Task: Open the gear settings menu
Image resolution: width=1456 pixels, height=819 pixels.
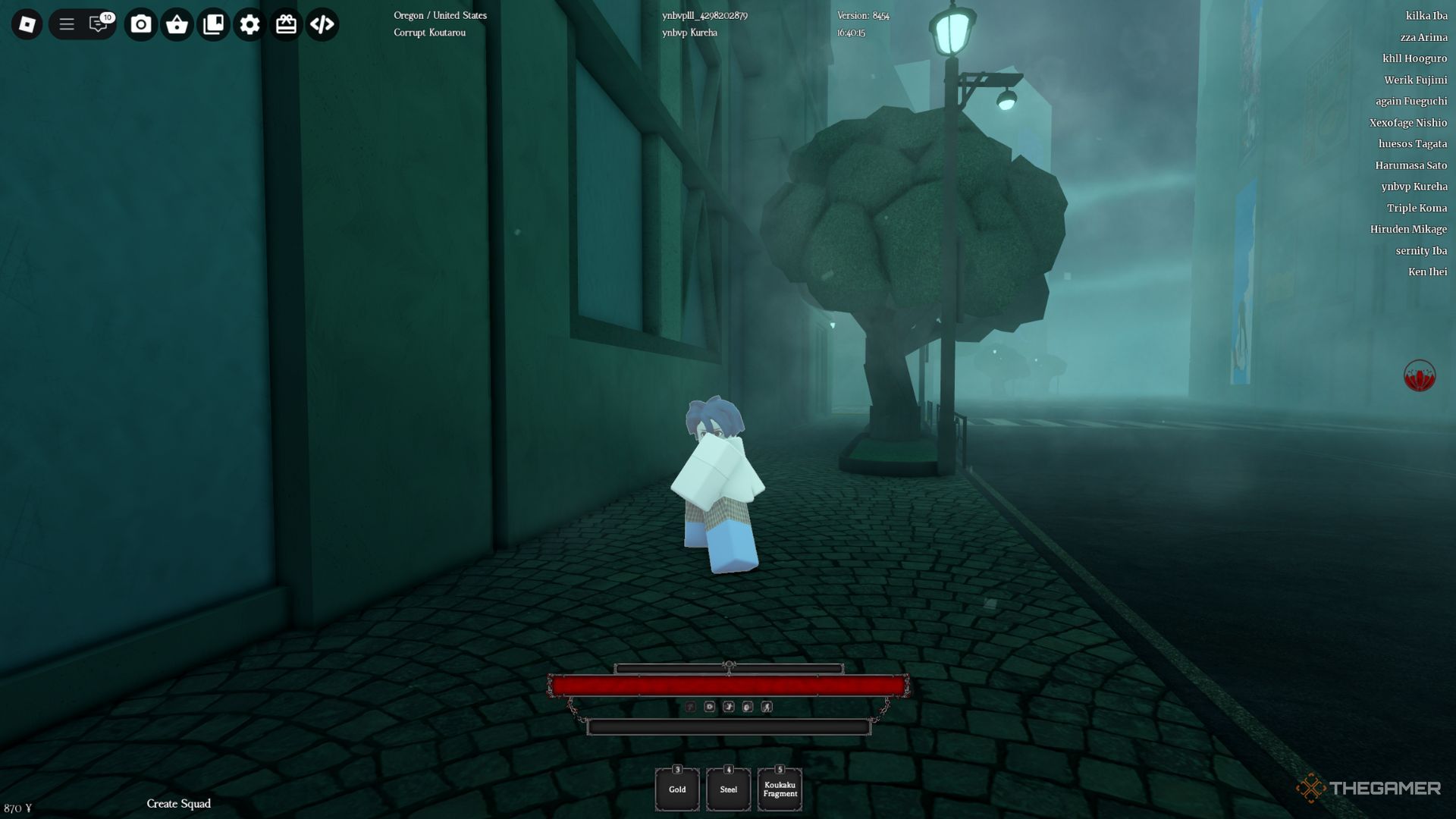Action: (249, 24)
